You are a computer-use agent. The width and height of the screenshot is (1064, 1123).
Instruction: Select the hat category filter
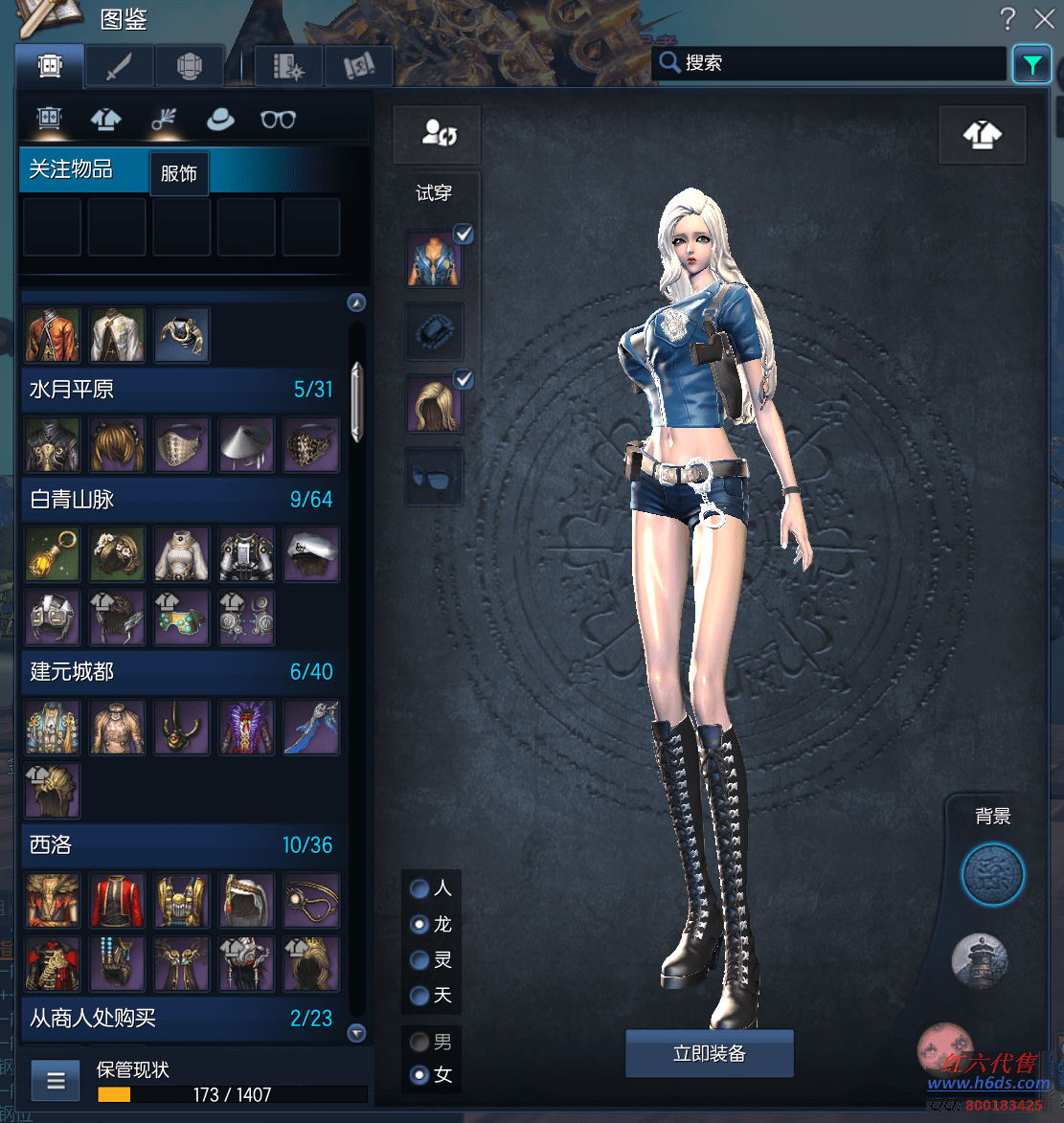221,119
